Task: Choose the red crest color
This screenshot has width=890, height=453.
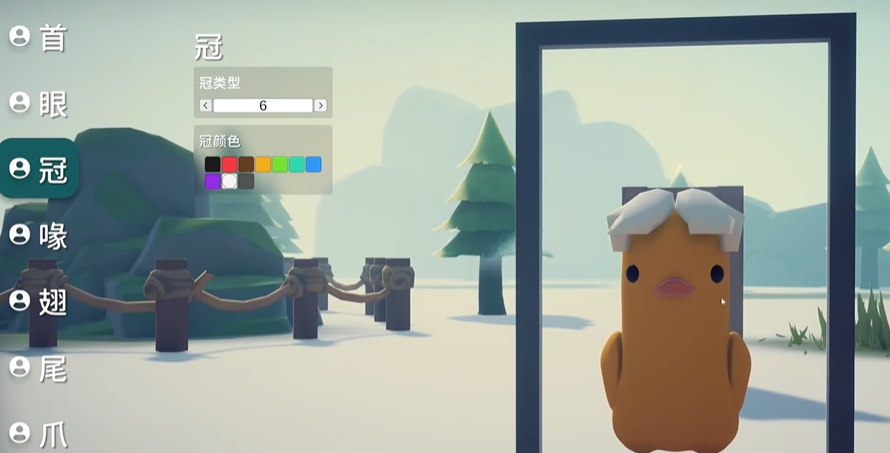Action: pyautogui.click(x=229, y=164)
